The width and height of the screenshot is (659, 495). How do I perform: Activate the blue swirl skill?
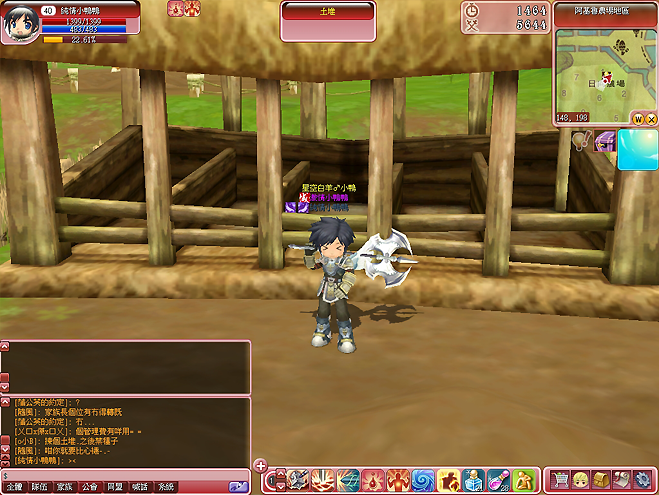point(423,480)
